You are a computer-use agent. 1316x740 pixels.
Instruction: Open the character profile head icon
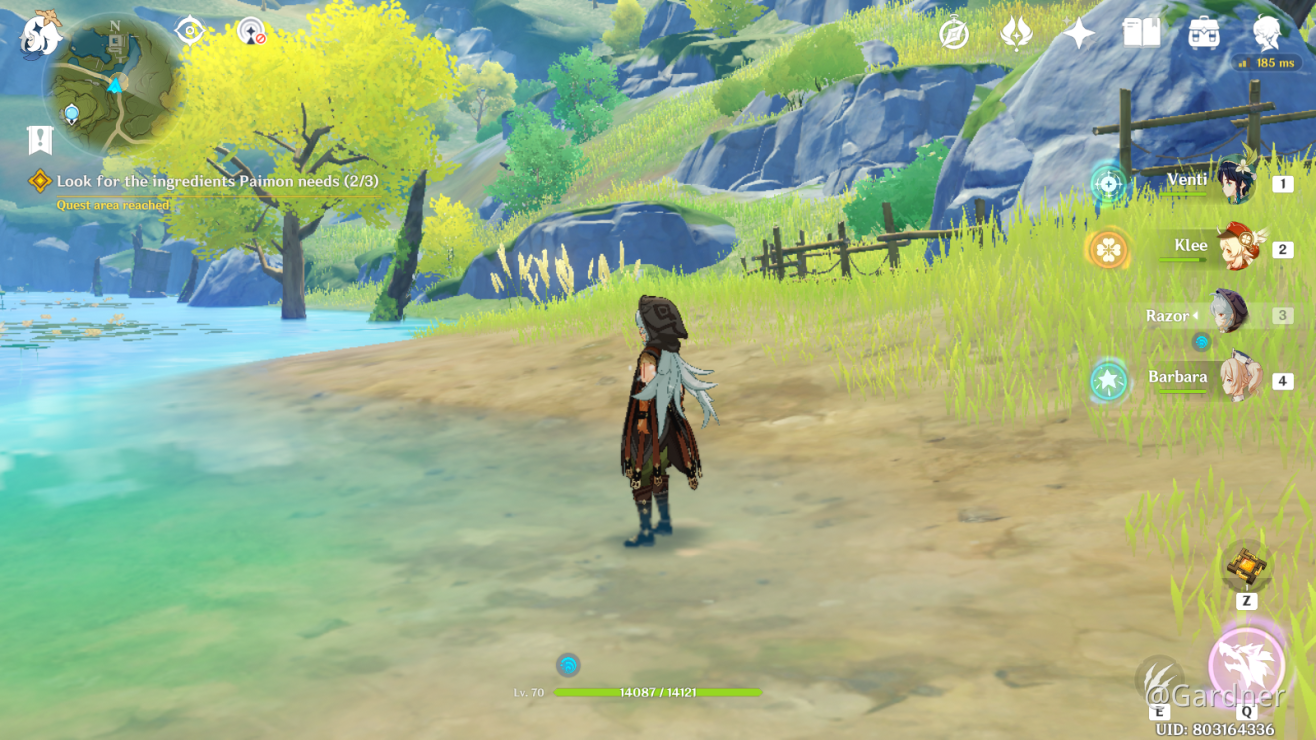[x=1267, y=34]
